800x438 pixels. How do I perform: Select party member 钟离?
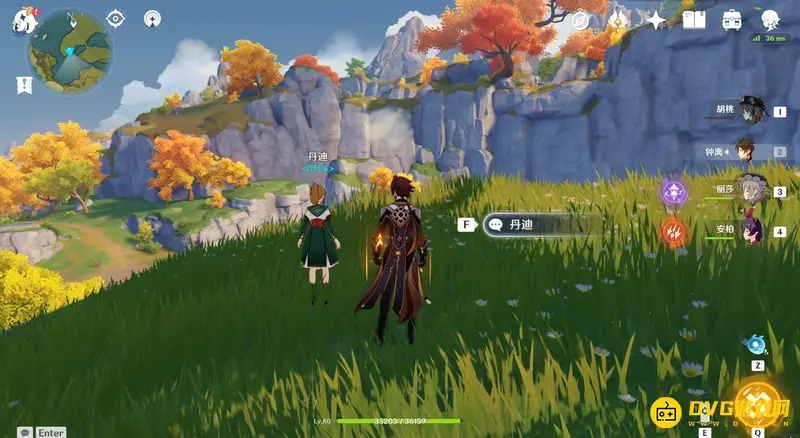click(747, 152)
